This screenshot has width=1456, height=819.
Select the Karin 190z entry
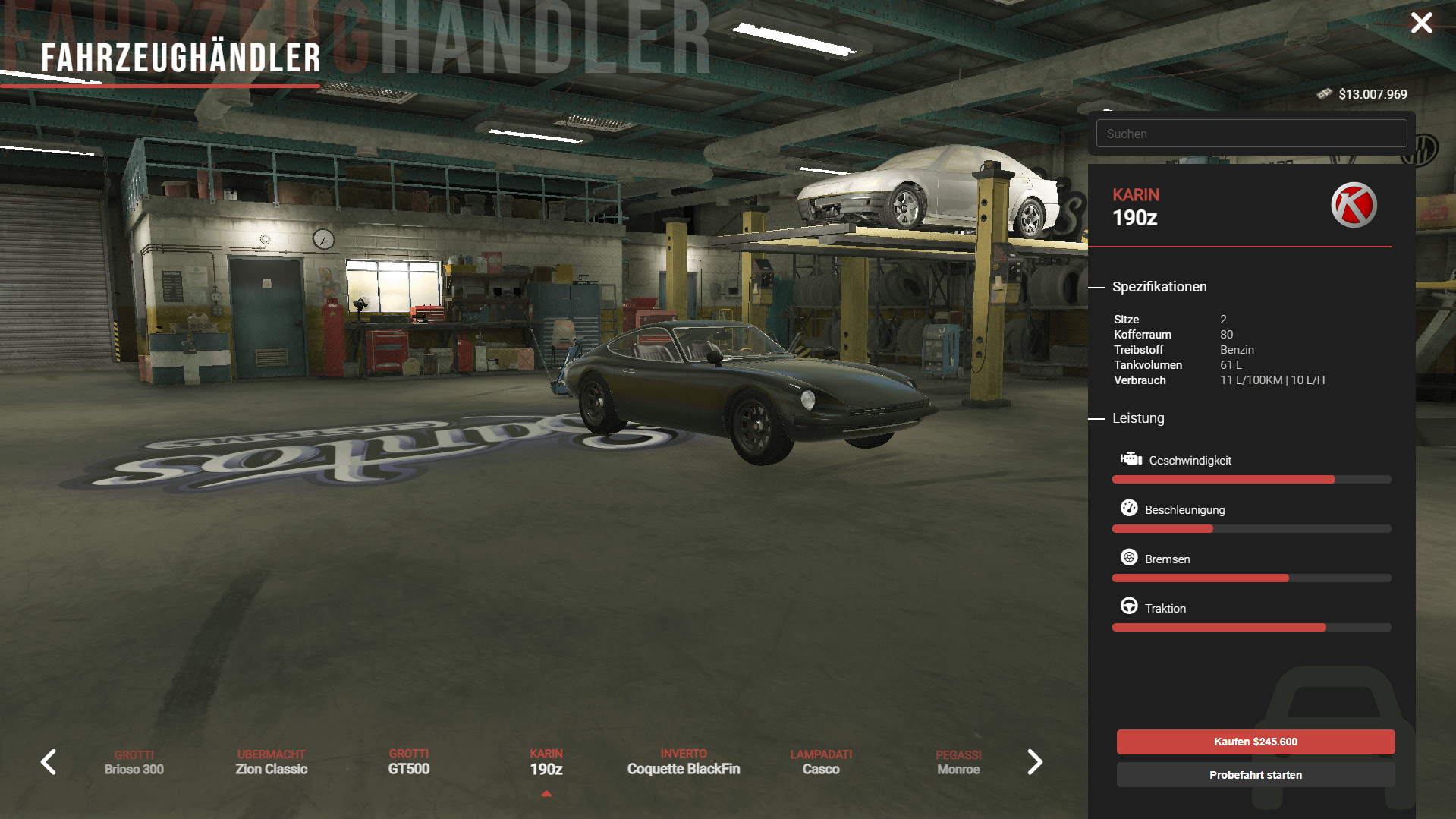(x=546, y=762)
